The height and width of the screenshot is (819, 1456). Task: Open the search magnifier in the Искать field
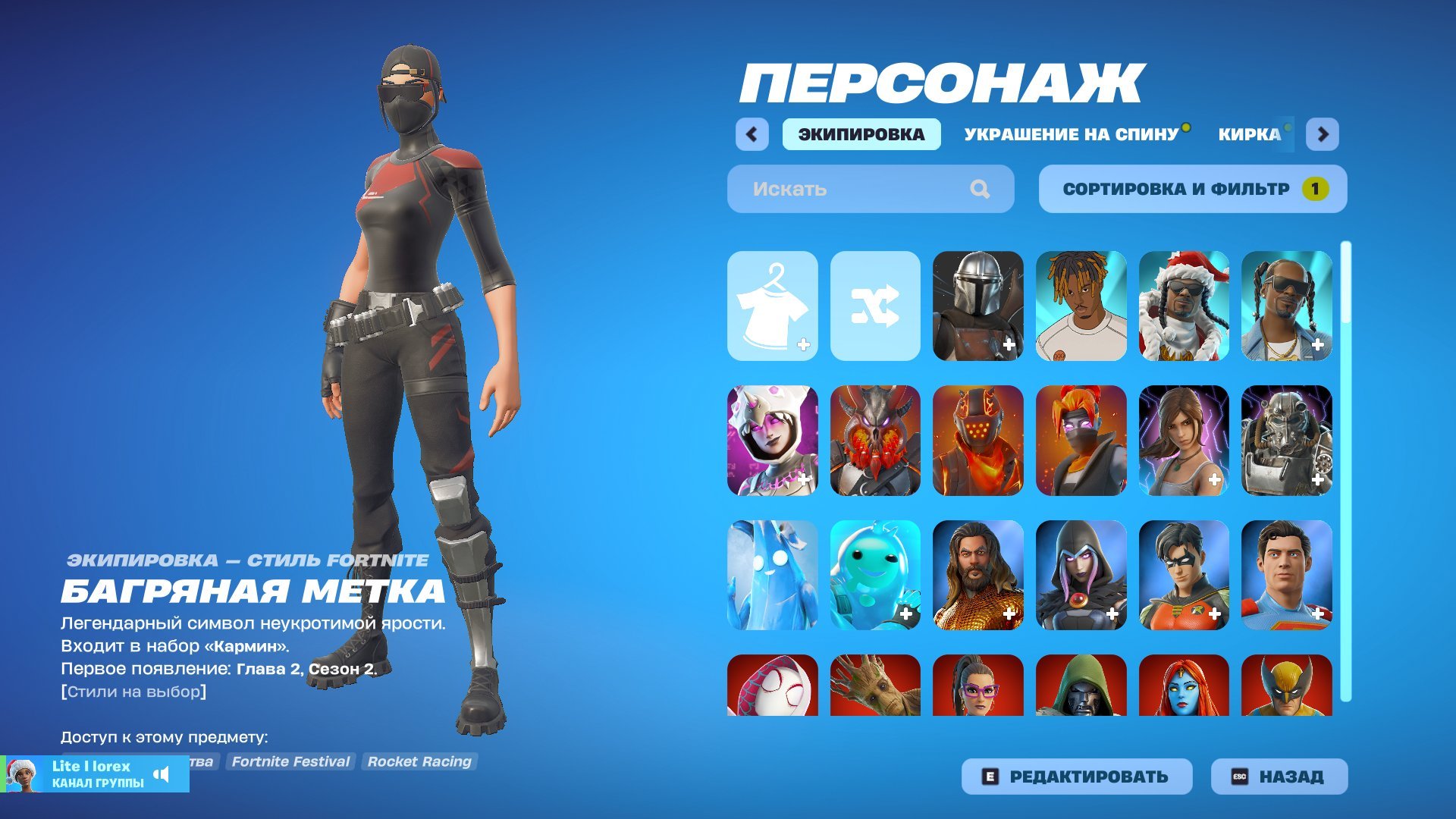(982, 189)
